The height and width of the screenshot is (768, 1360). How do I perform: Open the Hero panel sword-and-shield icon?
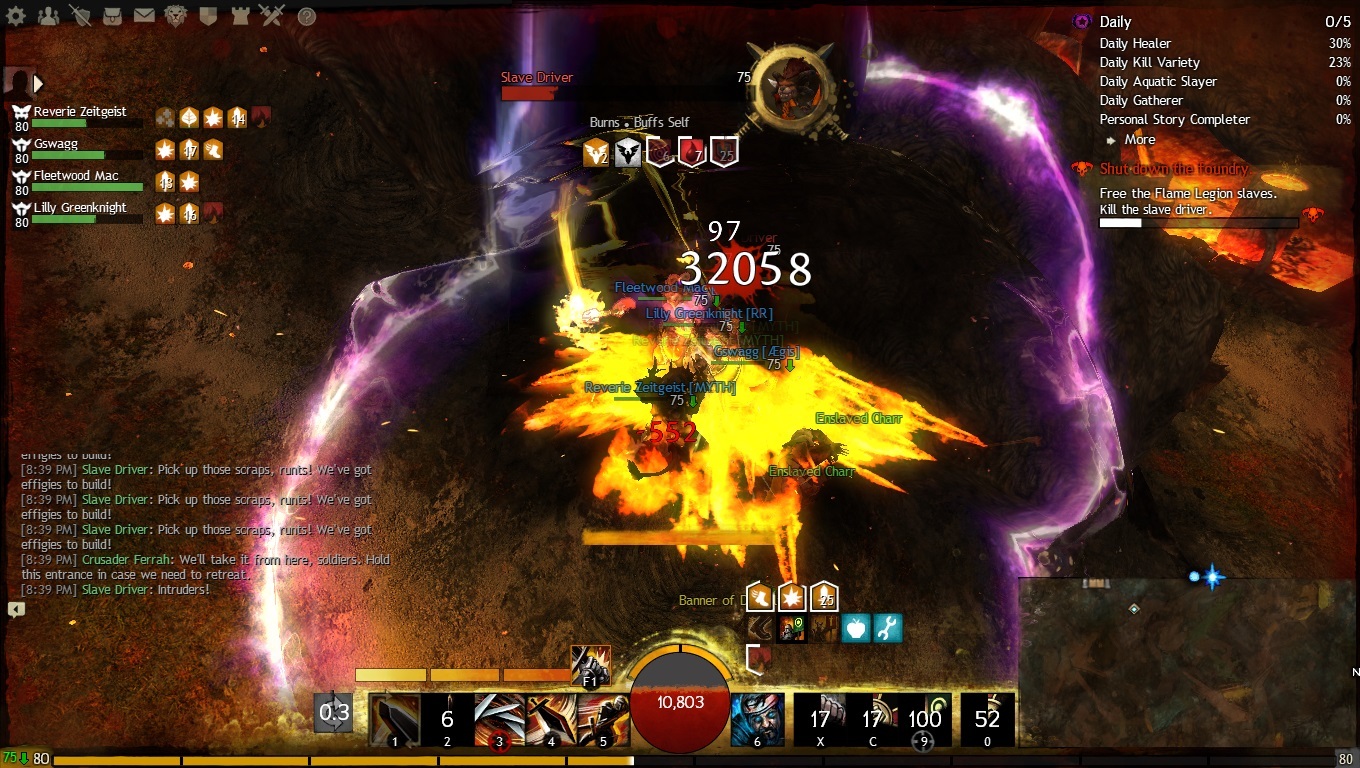tap(80, 16)
